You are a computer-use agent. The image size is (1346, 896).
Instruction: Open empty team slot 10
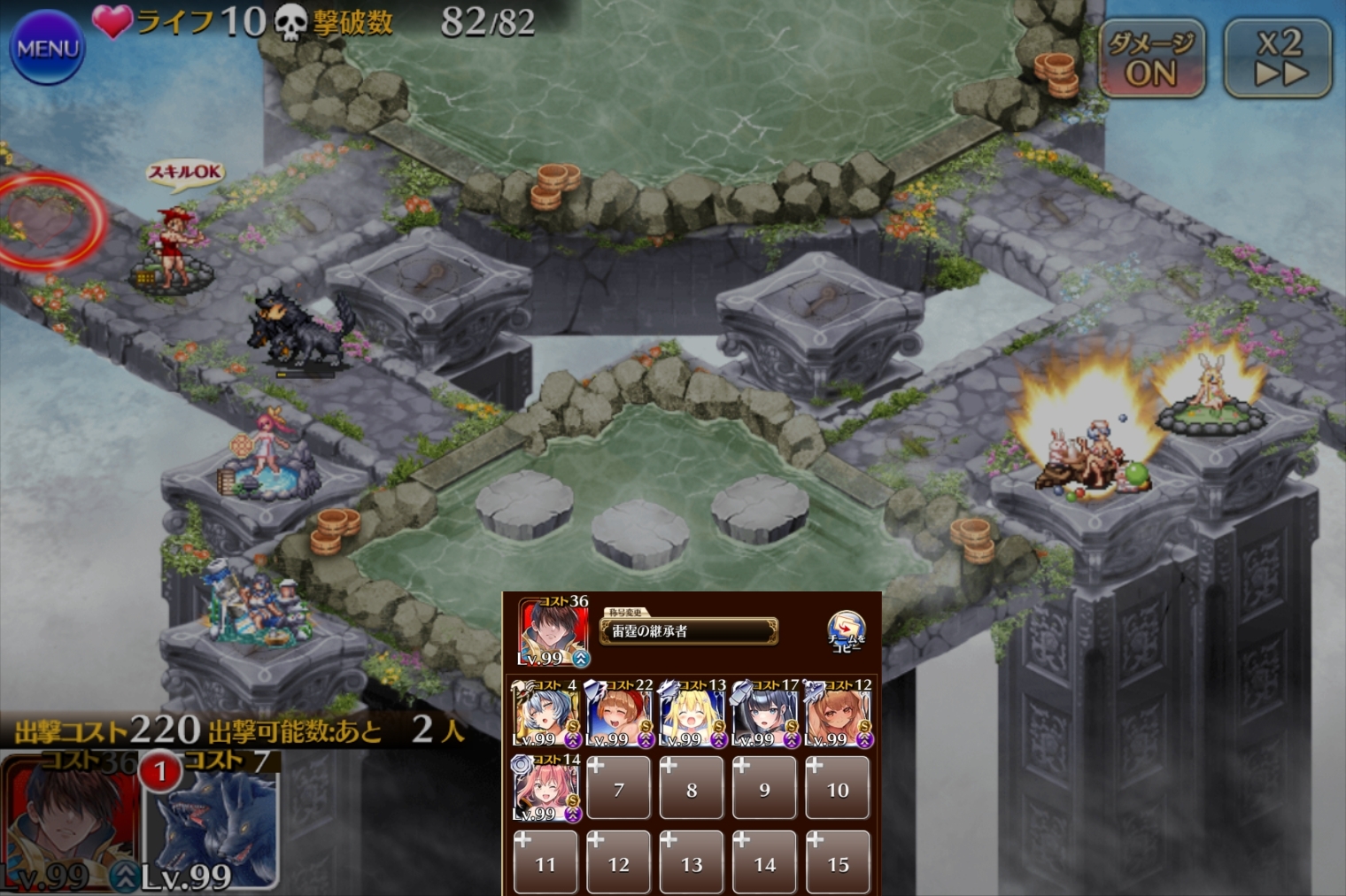coord(838,788)
